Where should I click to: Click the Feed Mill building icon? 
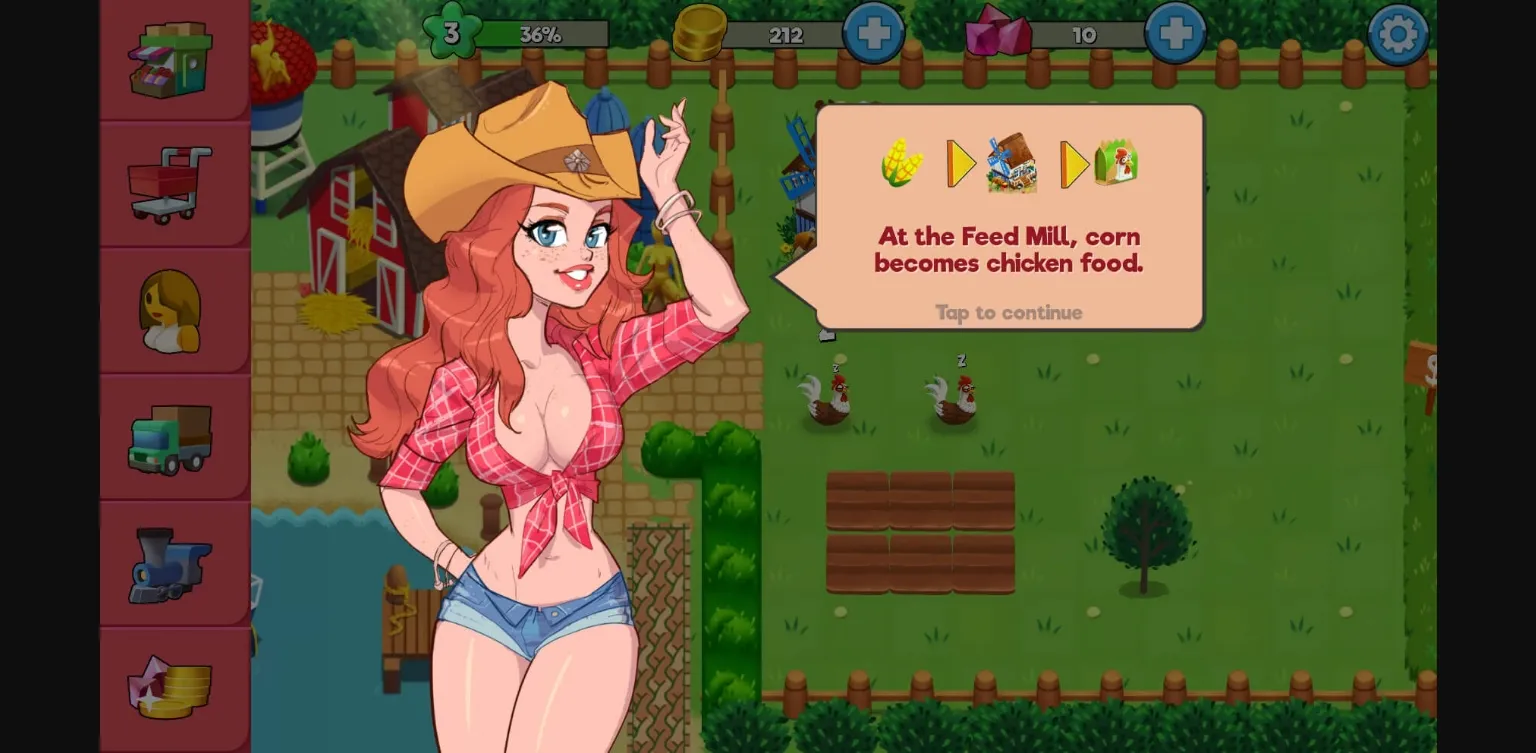click(1010, 162)
